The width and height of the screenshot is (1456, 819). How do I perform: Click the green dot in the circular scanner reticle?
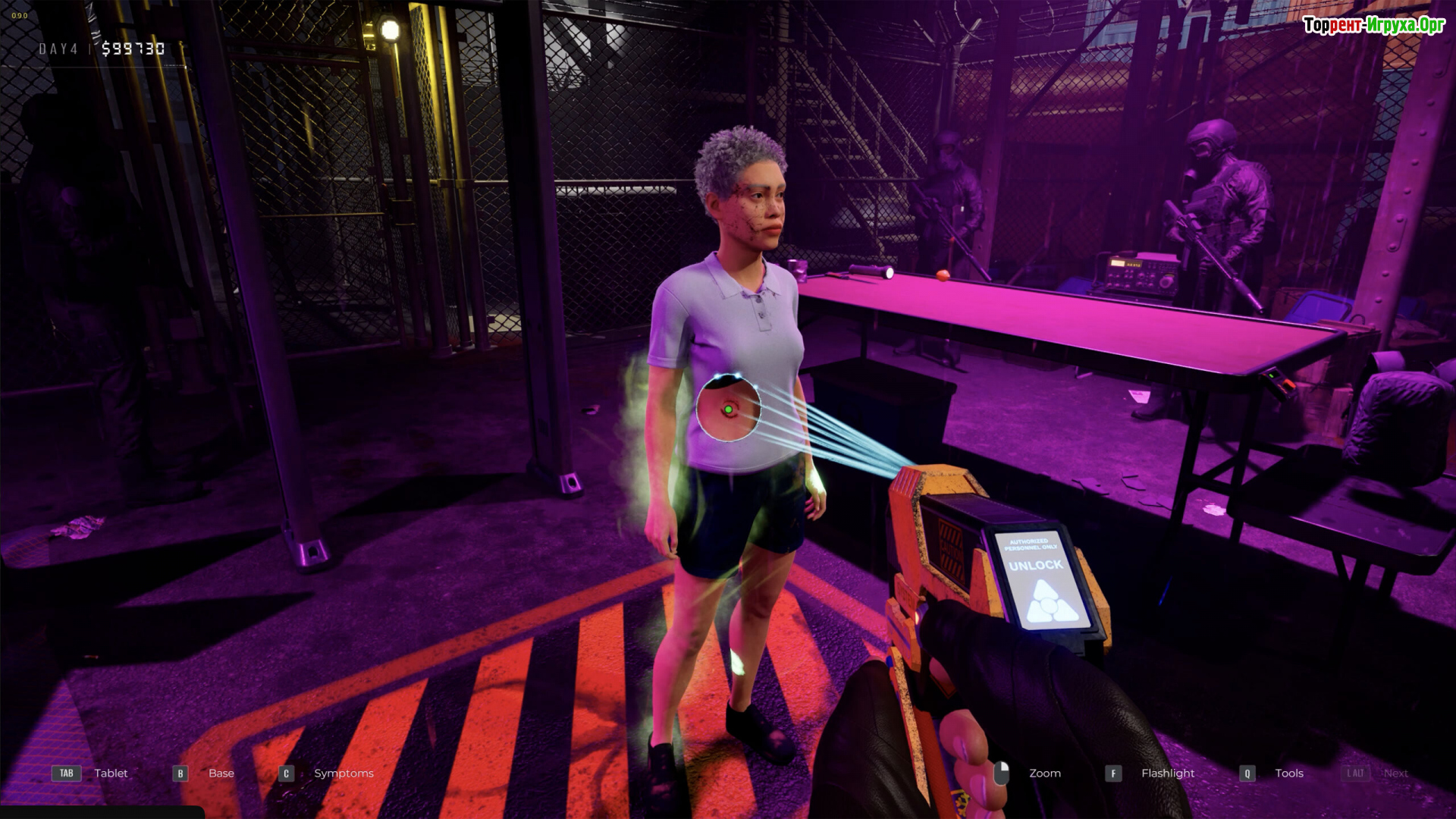(x=728, y=410)
